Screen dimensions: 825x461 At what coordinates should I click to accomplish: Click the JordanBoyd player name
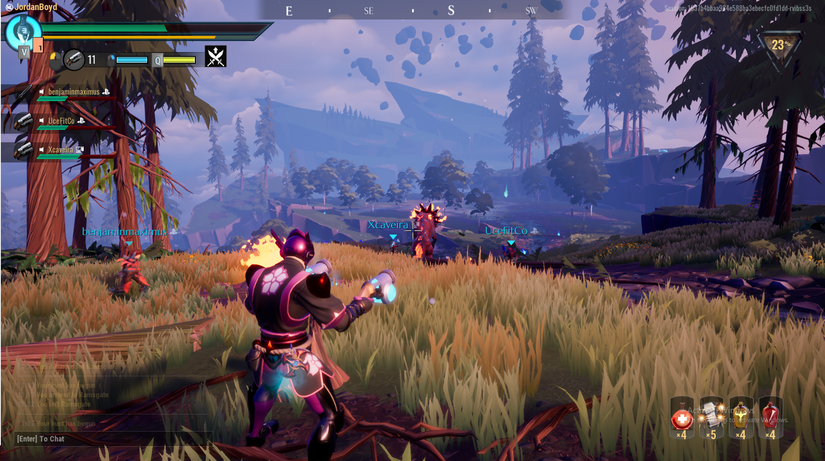coord(30,7)
